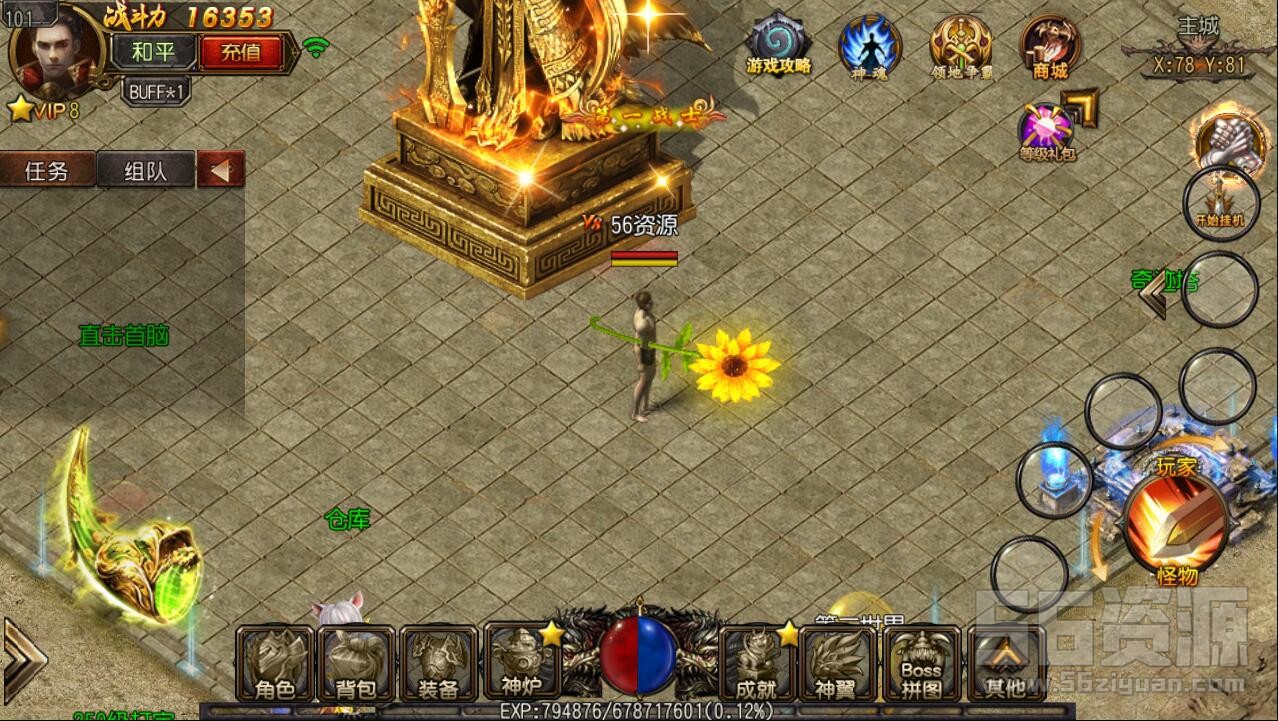1278x721 pixels.
Task: Open the 神魂 spirit icon
Action: pos(869,47)
